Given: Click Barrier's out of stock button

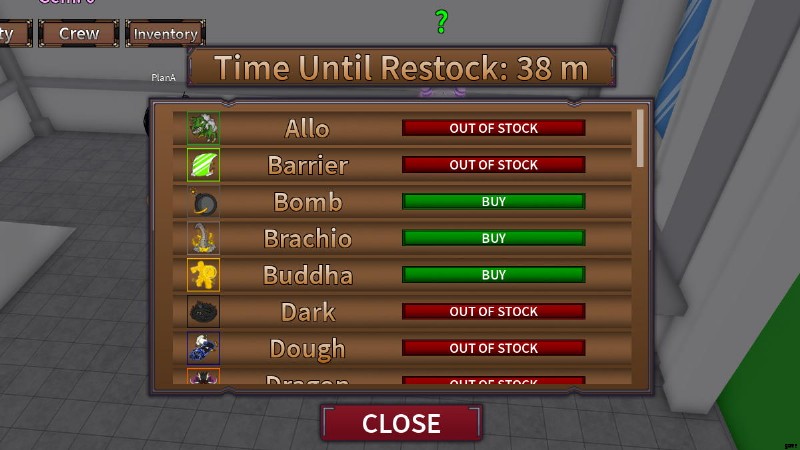Looking at the screenshot, I should click(493, 164).
